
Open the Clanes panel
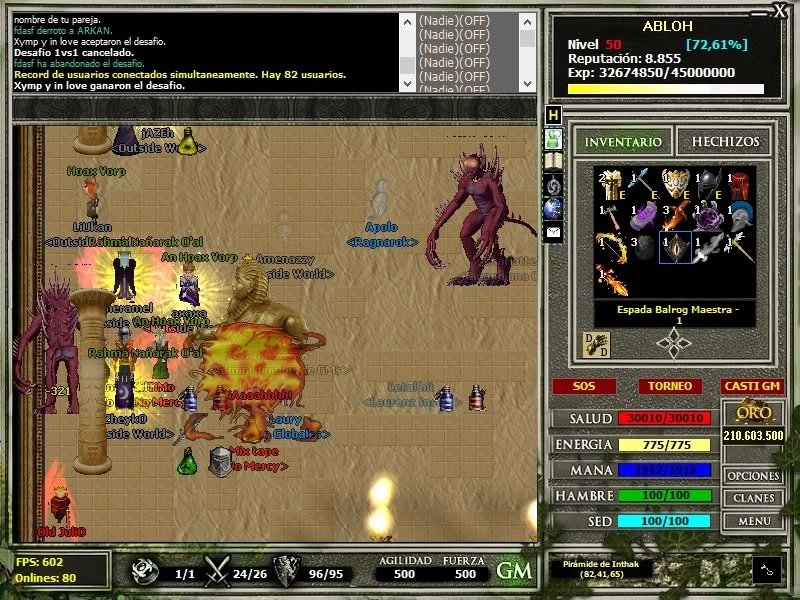(753, 498)
